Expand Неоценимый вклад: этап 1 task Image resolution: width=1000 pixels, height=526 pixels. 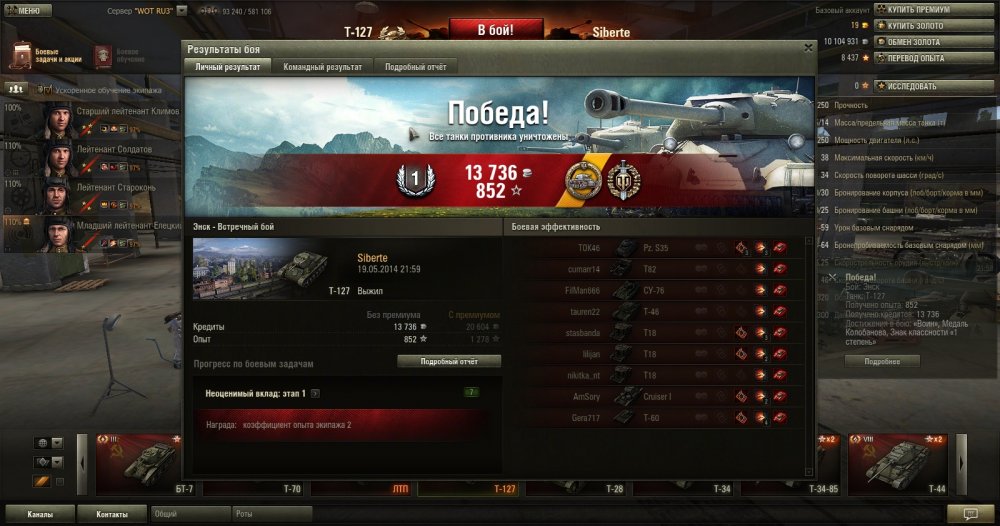314,394
